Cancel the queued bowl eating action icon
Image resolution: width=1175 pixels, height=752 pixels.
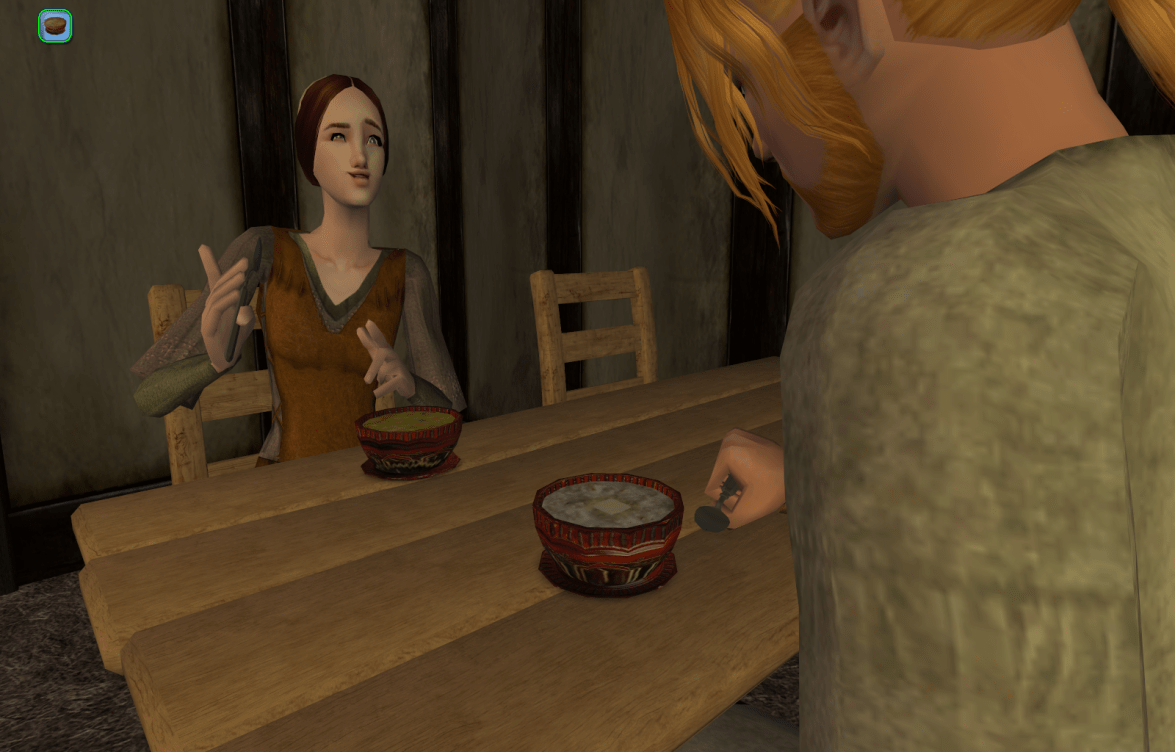pyautogui.click(x=55, y=26)
